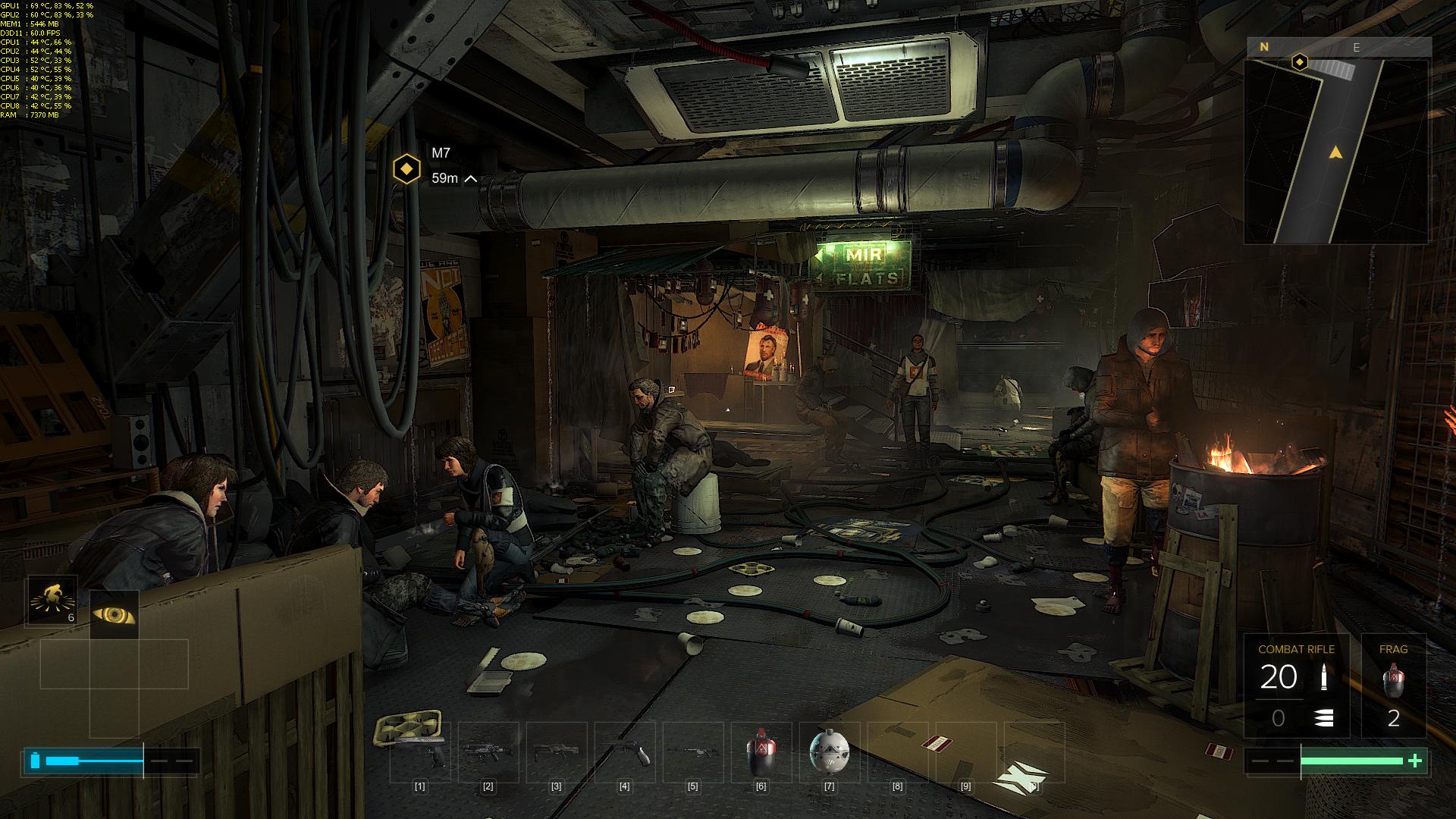Equip the combat rifle in slot 2

(x=488, y=751)
